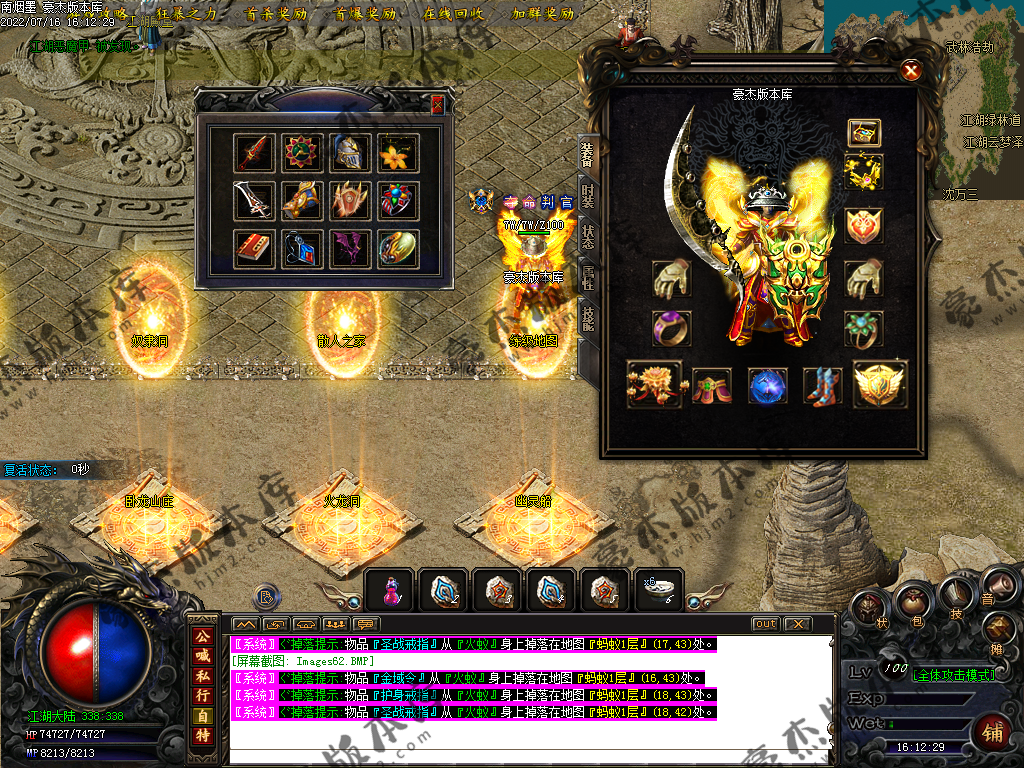The height and width of the screenshot is (768, 1024).
Task: Switch to the 时装 fashion tab
Action: tap(588, 194)
